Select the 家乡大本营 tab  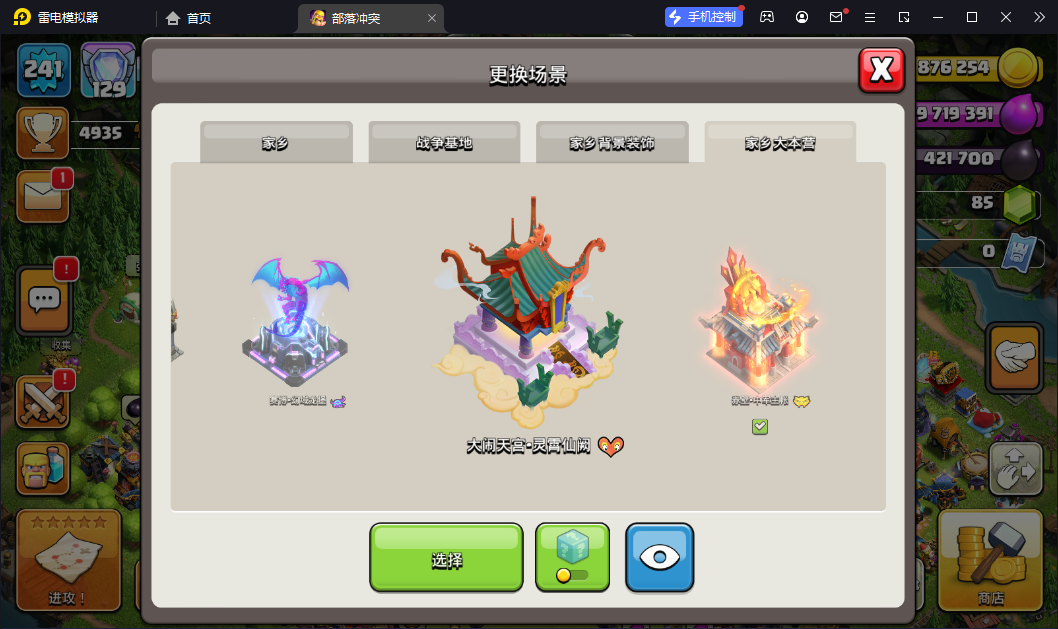pyautogui.click(x=780, y=143)
